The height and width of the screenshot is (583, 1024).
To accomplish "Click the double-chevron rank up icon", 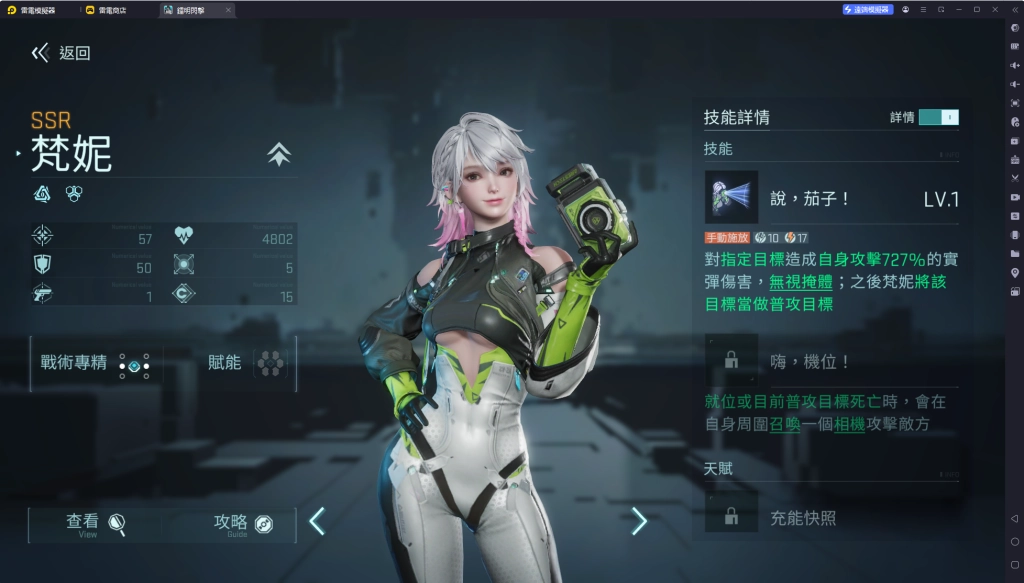I will pos(279,154).
